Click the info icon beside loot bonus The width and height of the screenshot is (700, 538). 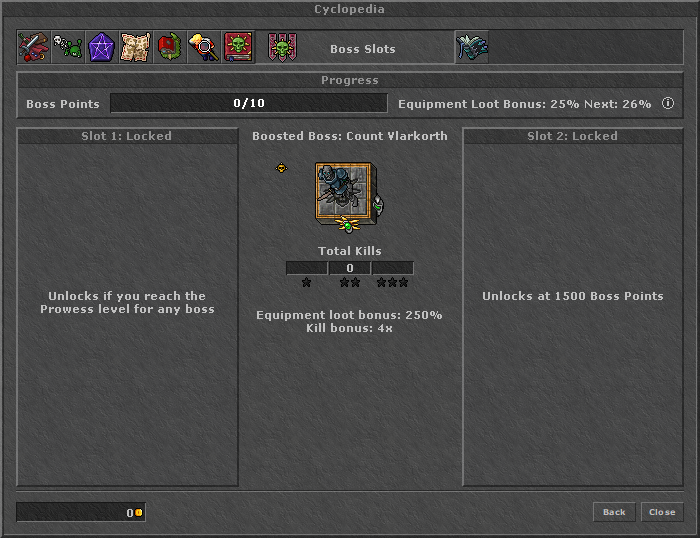(x=667, y=103)
